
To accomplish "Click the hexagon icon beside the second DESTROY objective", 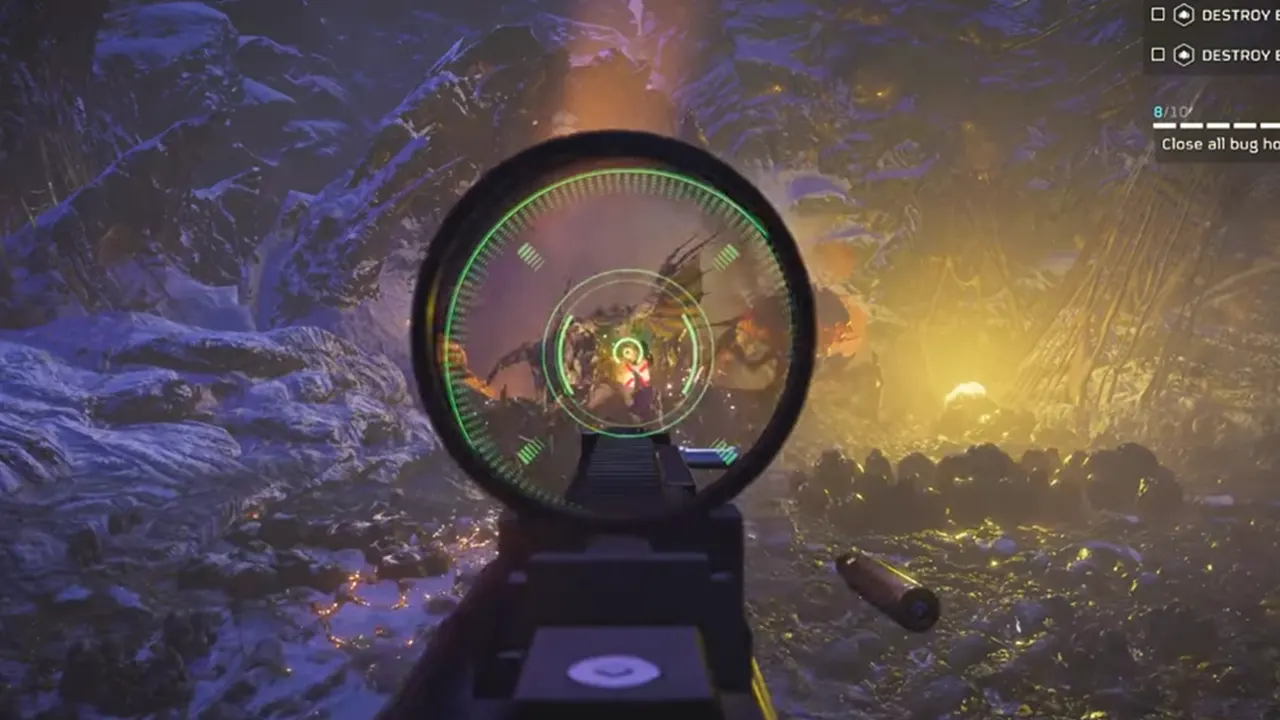I will click(1186, 55).
